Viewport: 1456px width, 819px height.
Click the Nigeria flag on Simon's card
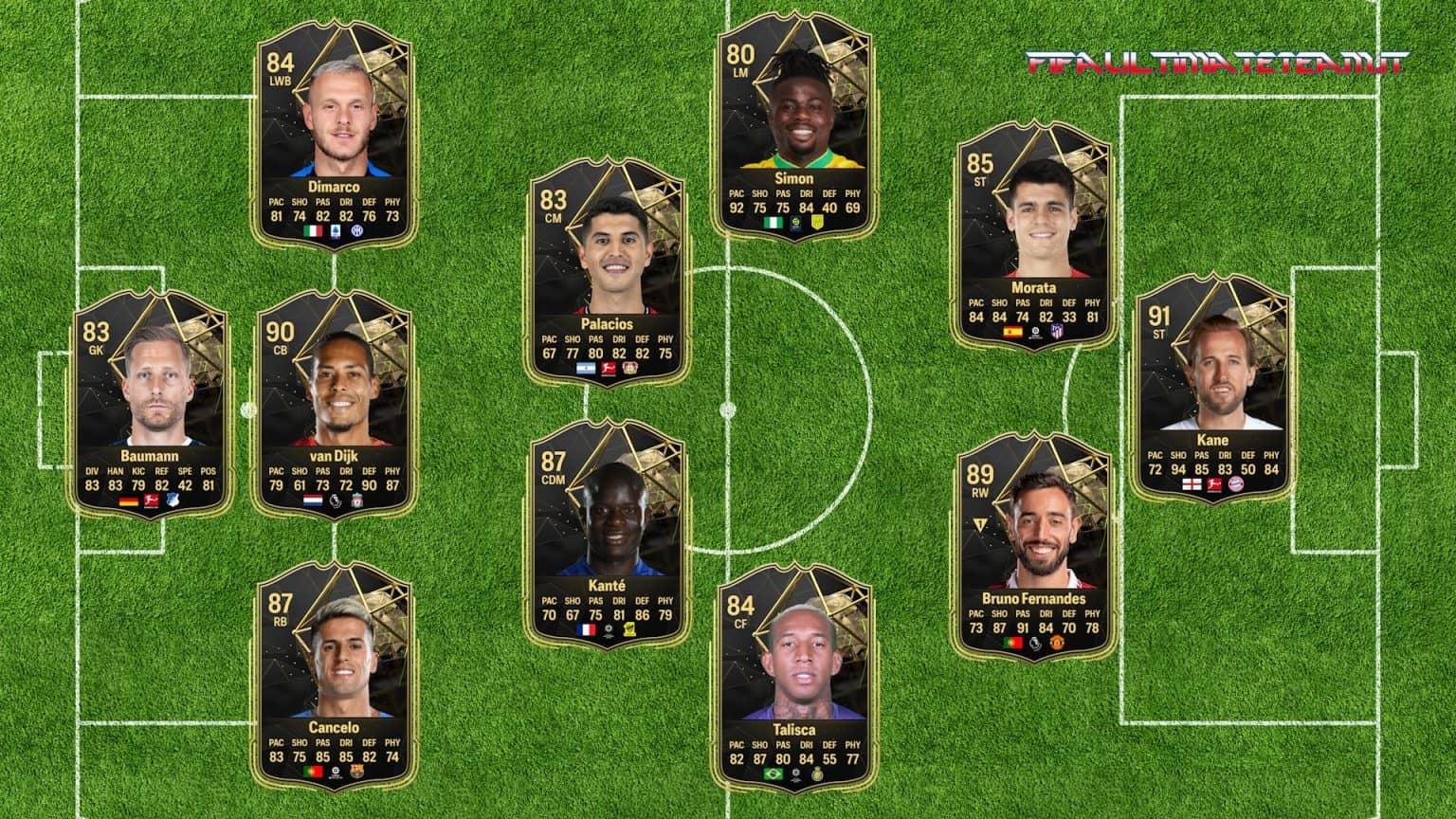pyautogui.click(x=773, y=222)
